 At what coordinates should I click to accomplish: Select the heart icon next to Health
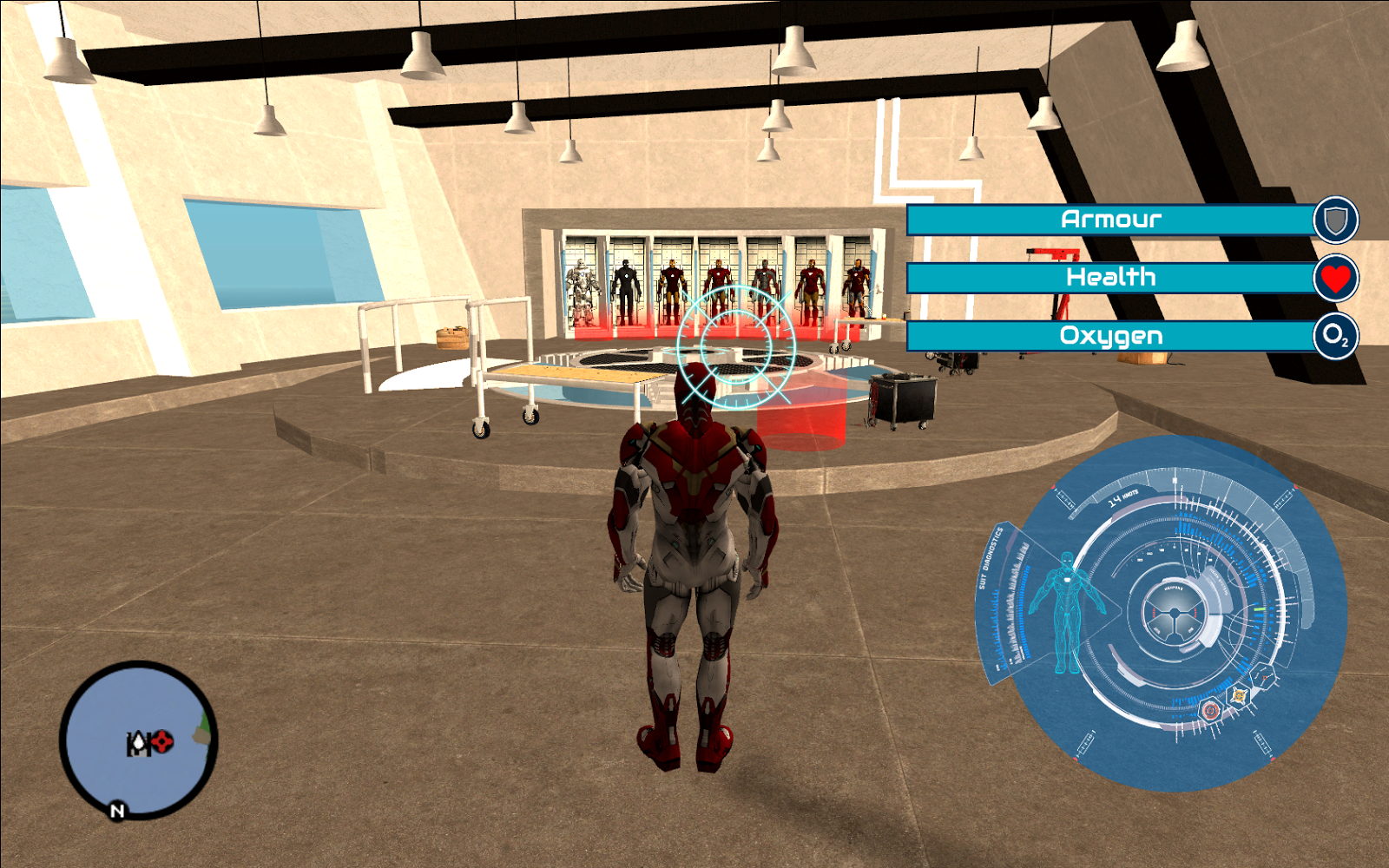pyautogui.click(x=1336, y=279)
